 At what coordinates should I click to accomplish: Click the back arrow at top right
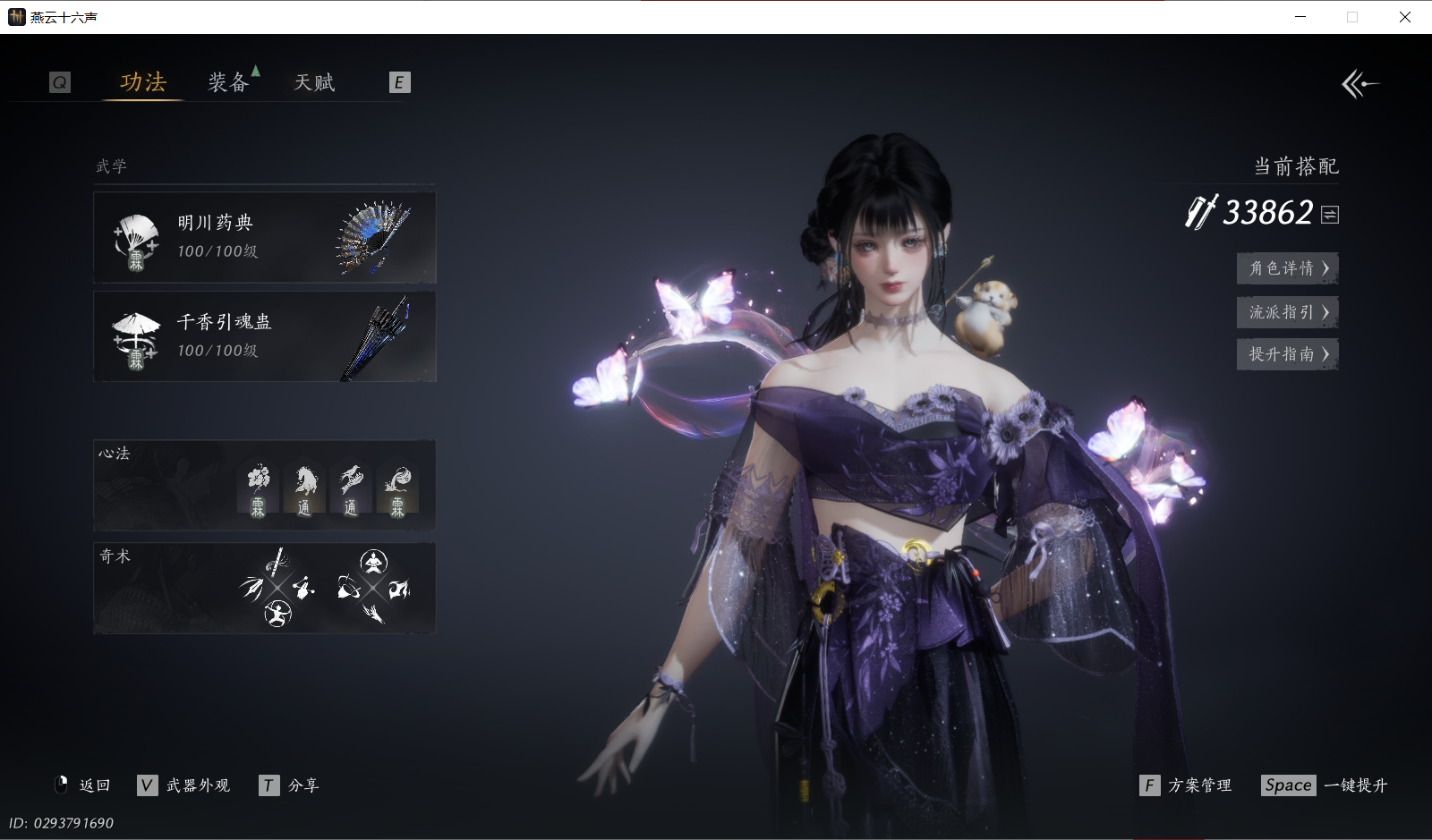(1360, 84)
